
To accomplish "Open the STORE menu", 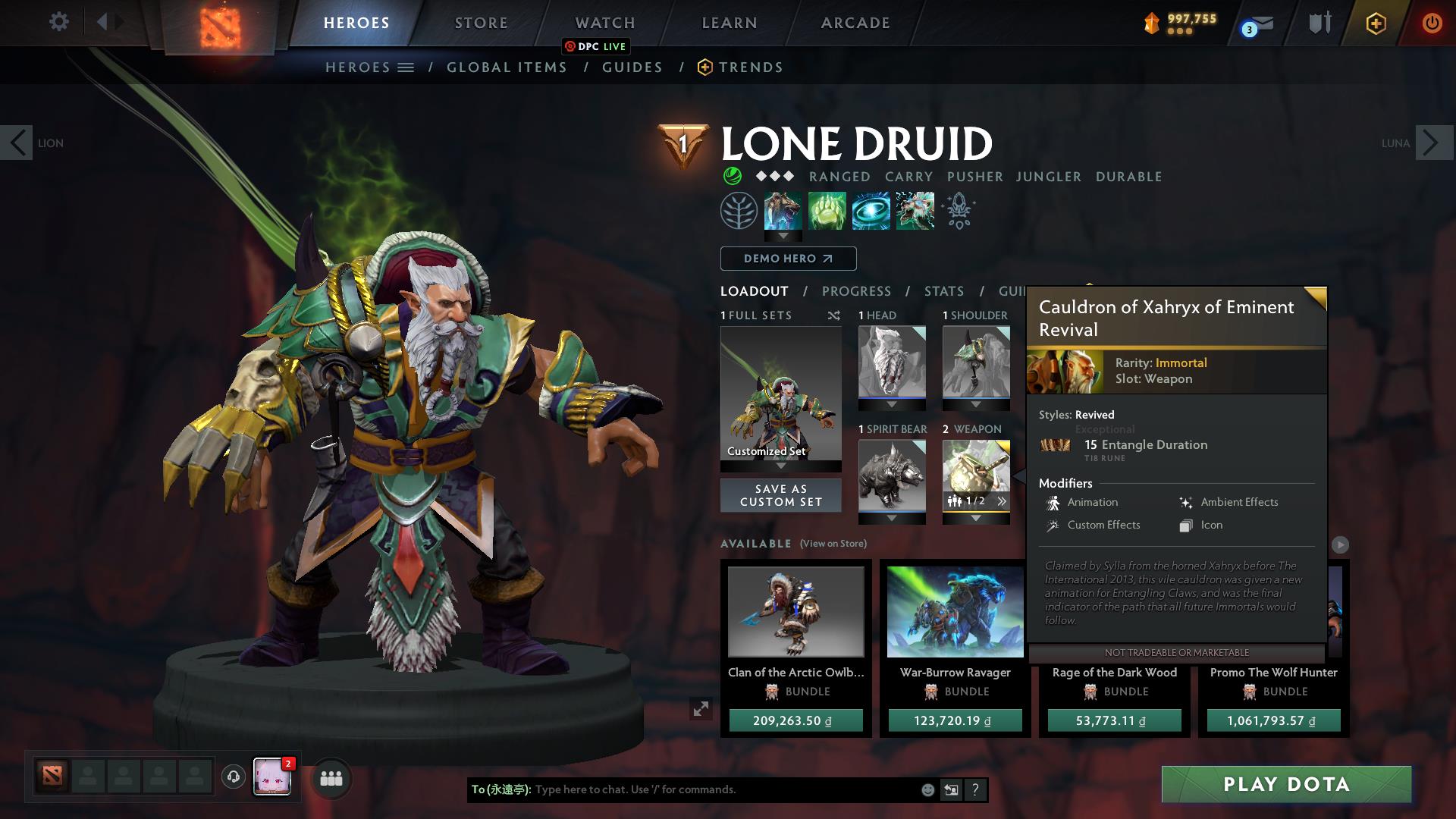I will (x=481, y=22).
